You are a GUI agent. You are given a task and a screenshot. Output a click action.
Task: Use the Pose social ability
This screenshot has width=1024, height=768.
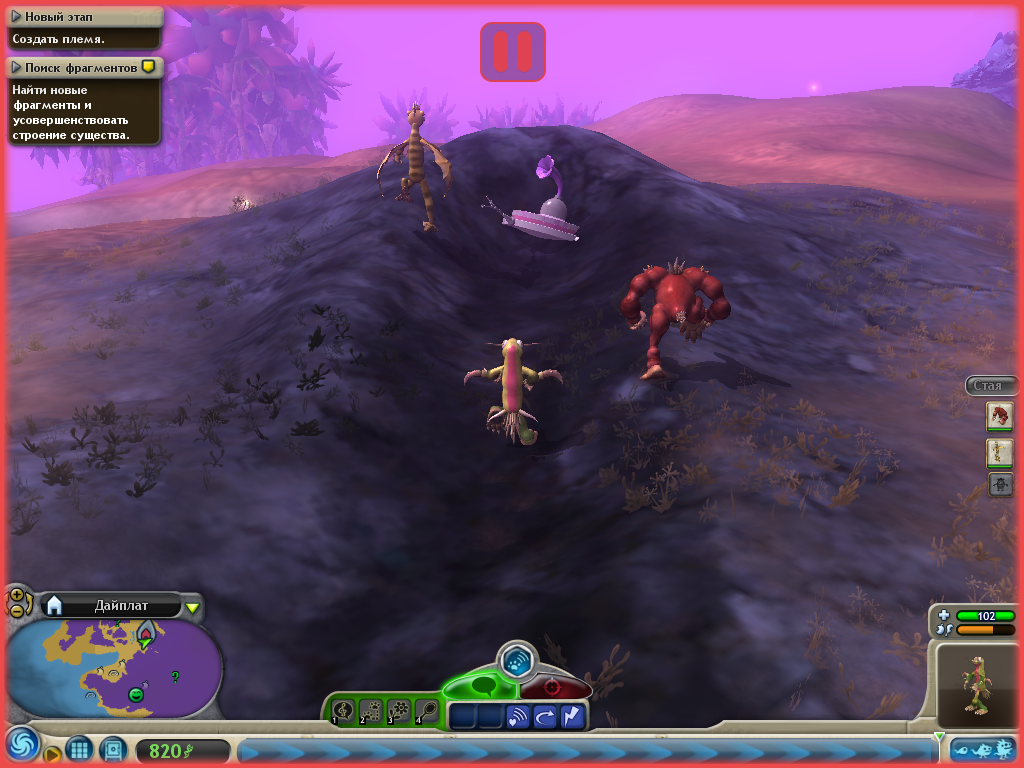[427, 710]
